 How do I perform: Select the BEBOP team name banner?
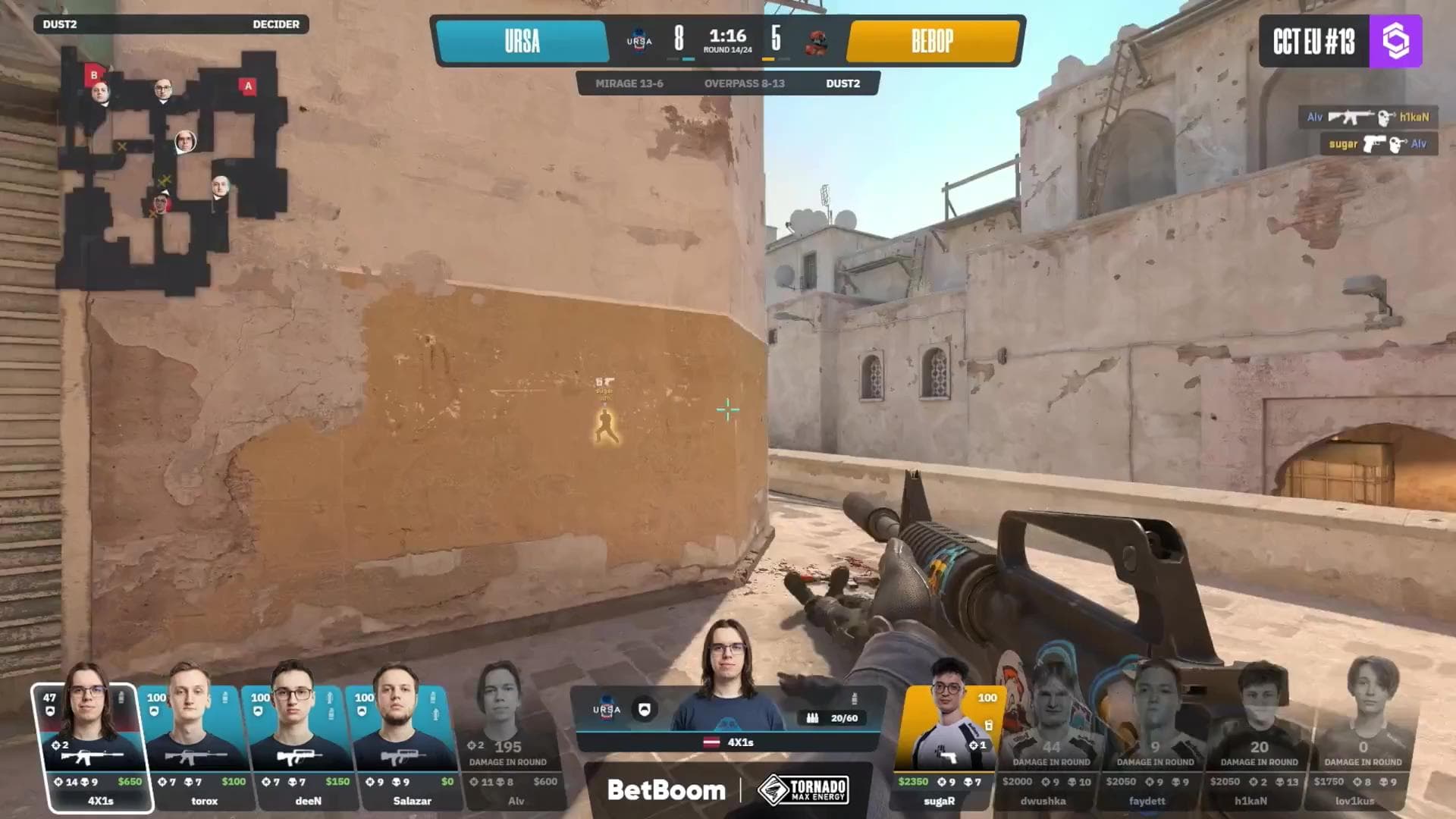(x=932, y=41)
